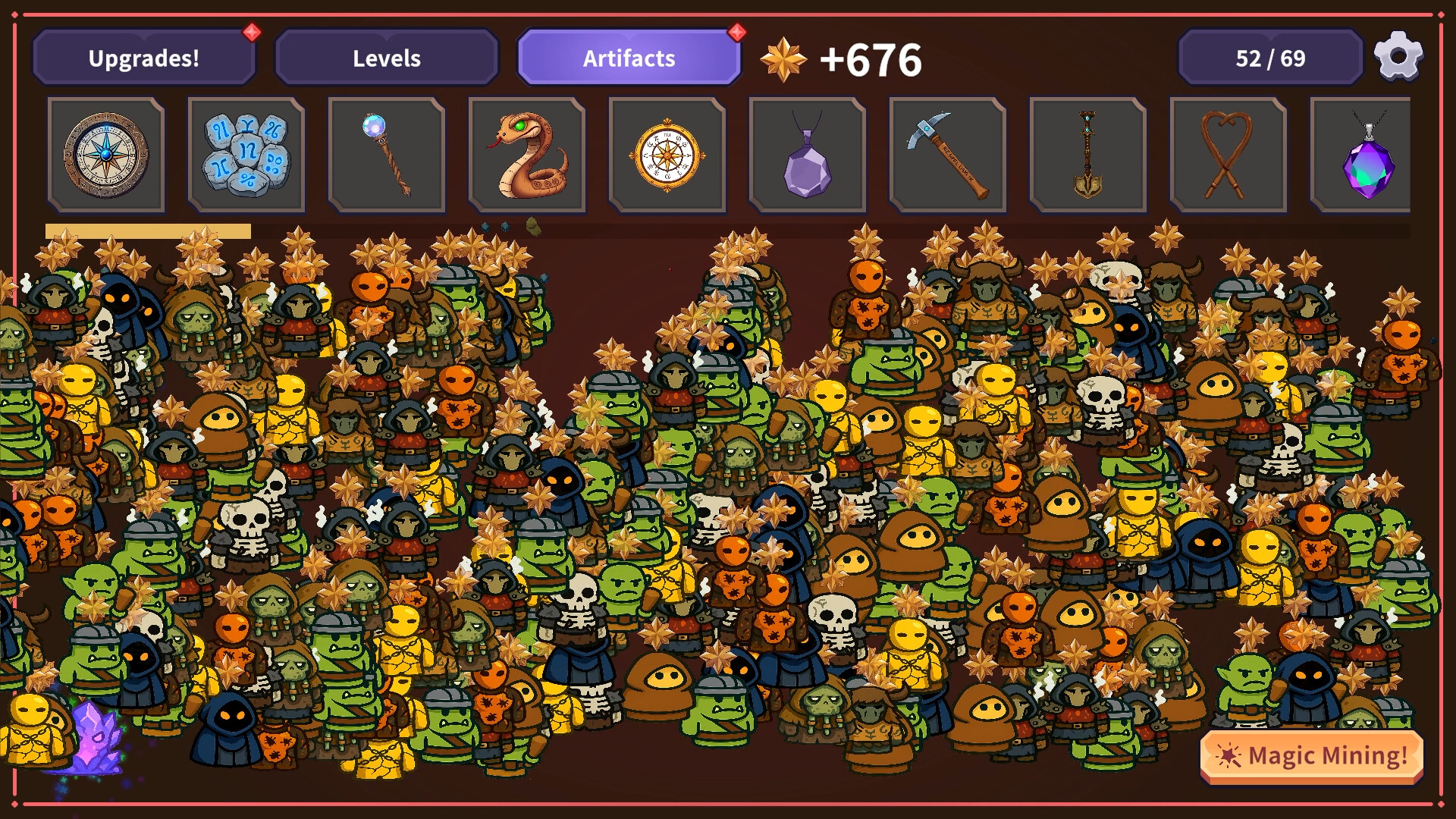Open the blue rune stones artifact
The height and width of the screenshot is (819, 1456).
point(246,155)
